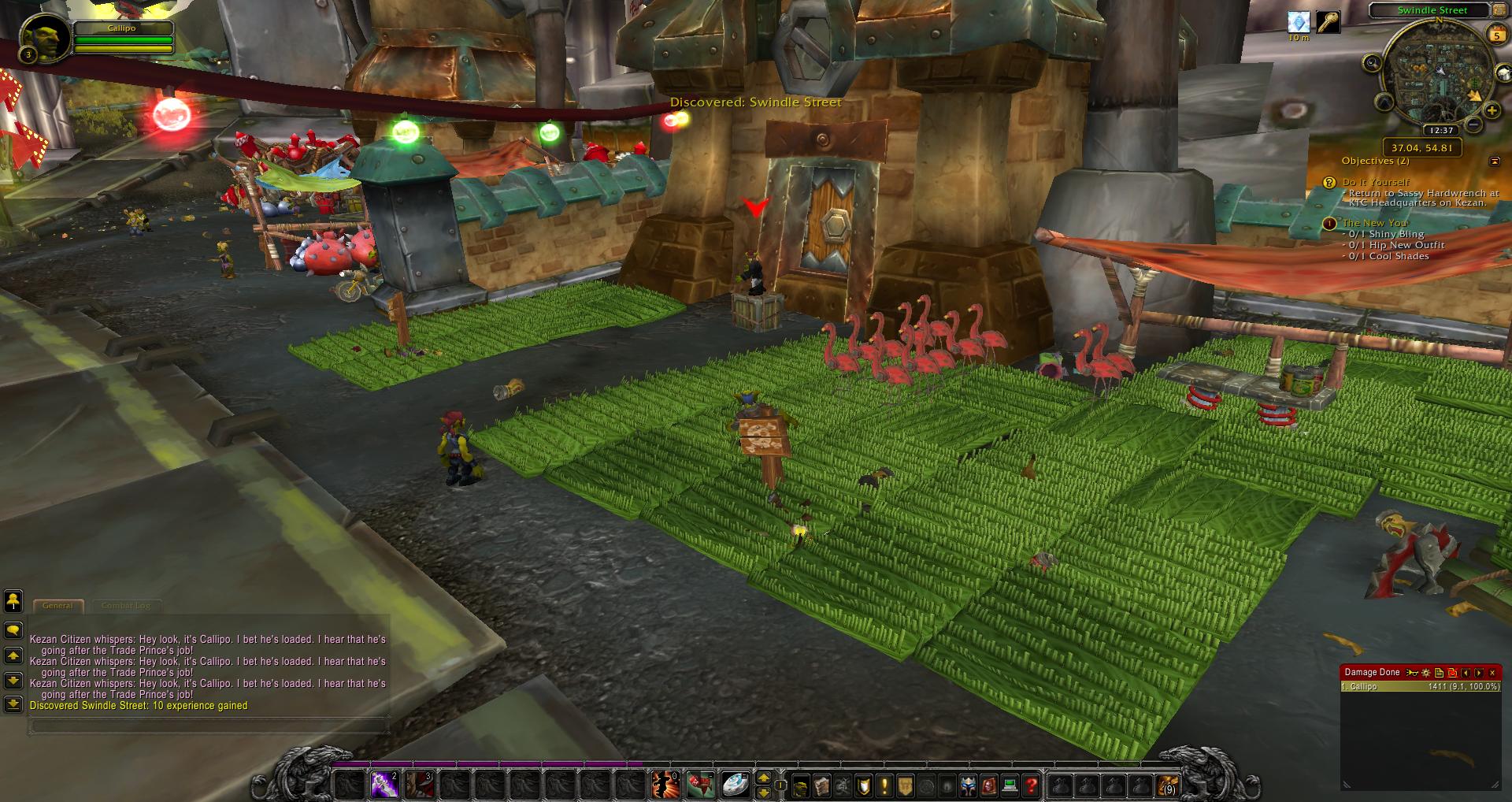Open Damage Done meter settings gear

[x=1426, y=673]
